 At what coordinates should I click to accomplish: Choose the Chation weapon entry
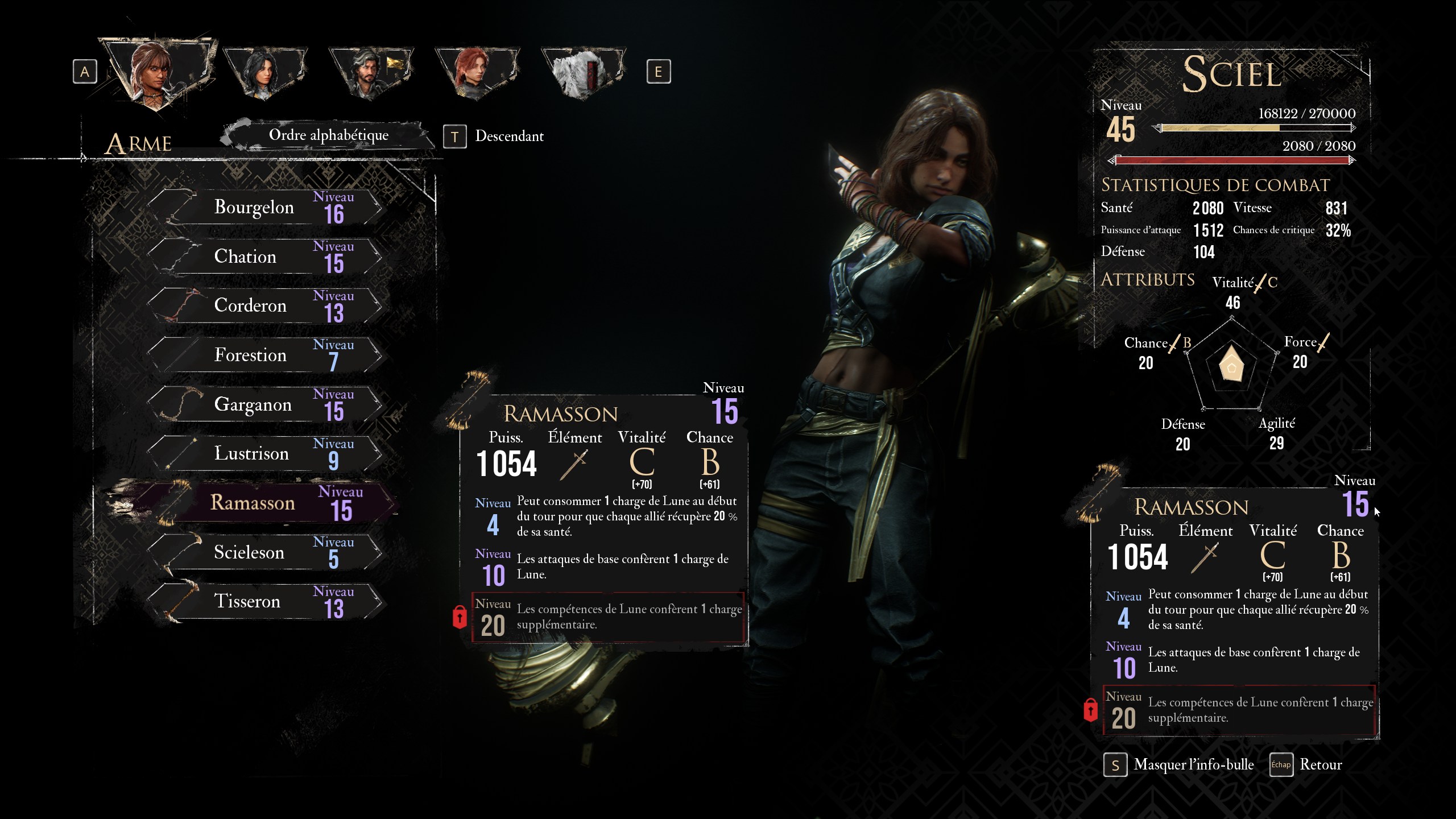coord(264,257)
